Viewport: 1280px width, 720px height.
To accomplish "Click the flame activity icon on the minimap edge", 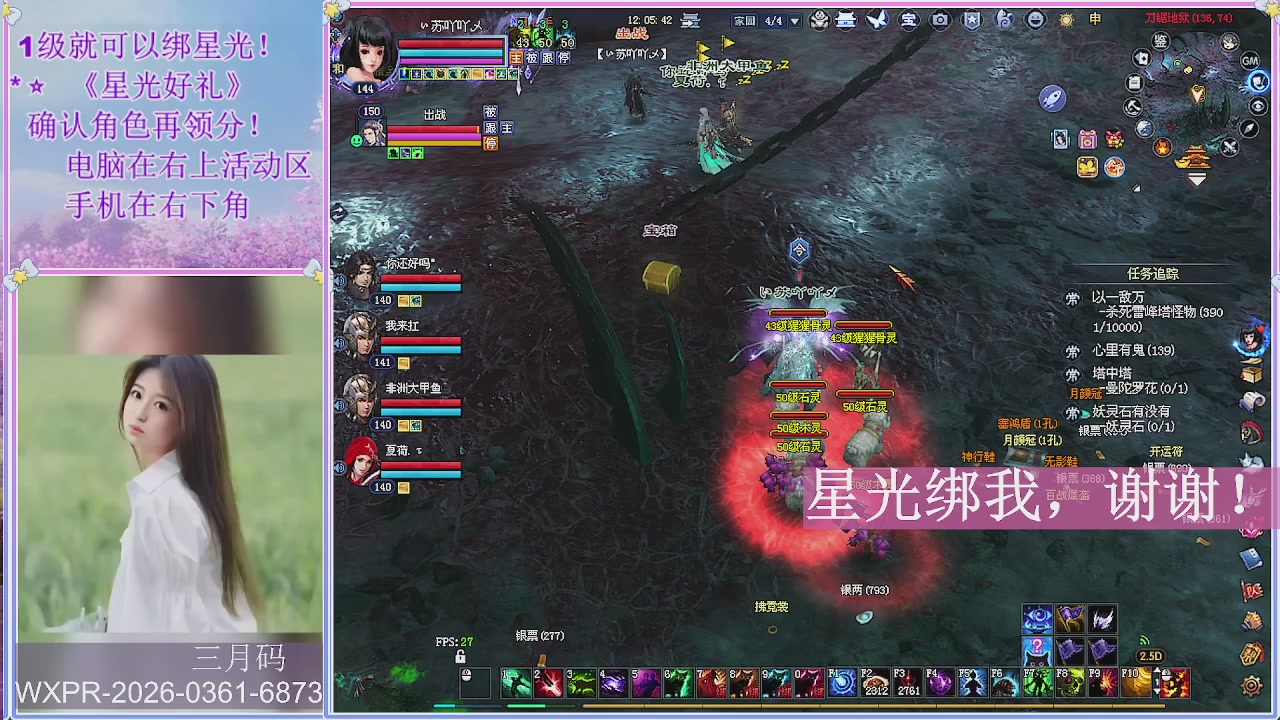I will tap(1162, 147).
